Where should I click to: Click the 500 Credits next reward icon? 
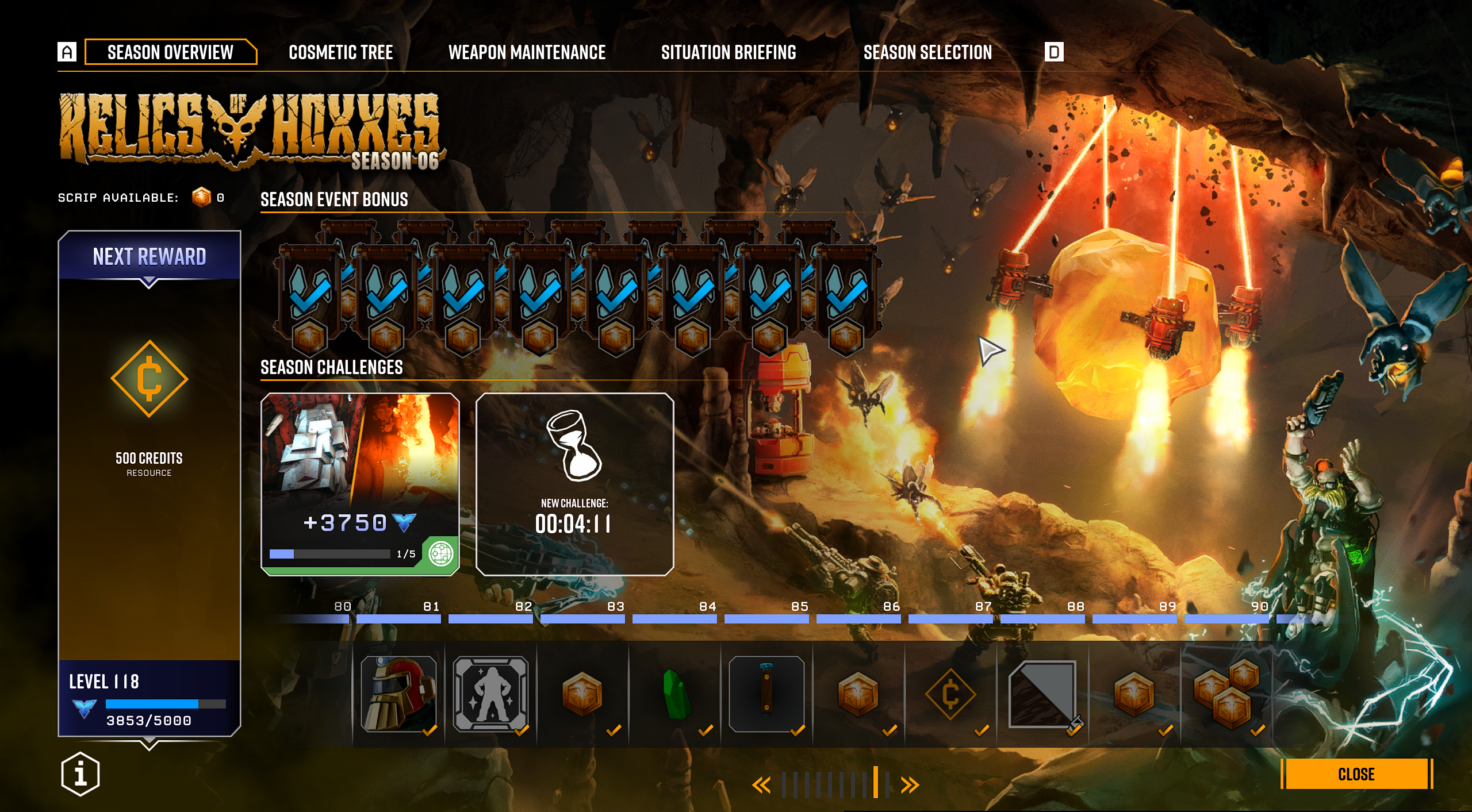[x=149, y=379]
